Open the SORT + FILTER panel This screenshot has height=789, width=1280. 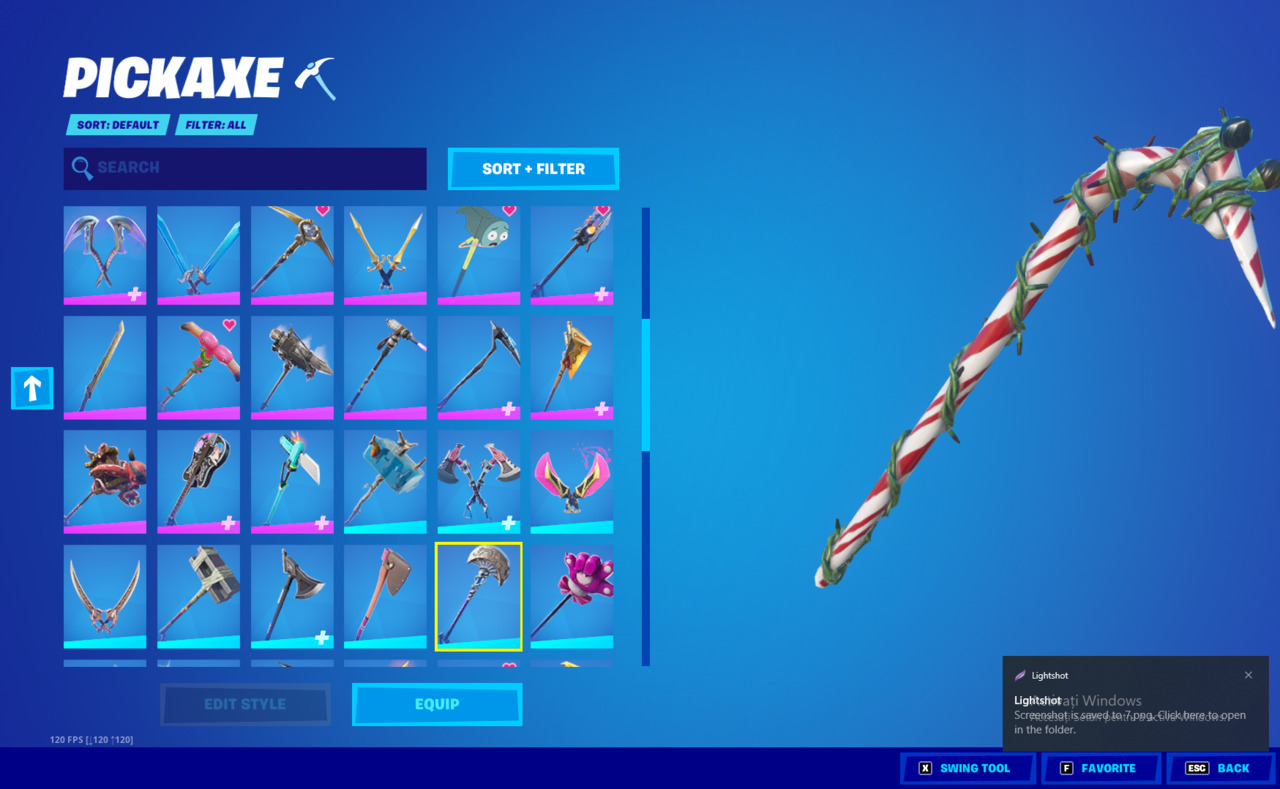(533, 169)
